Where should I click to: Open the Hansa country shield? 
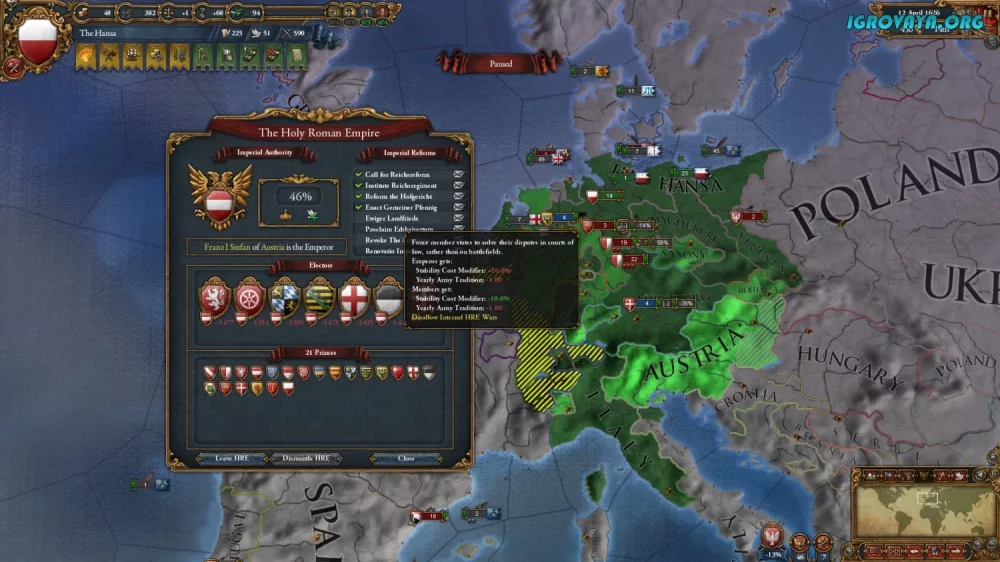click(38, 43)
